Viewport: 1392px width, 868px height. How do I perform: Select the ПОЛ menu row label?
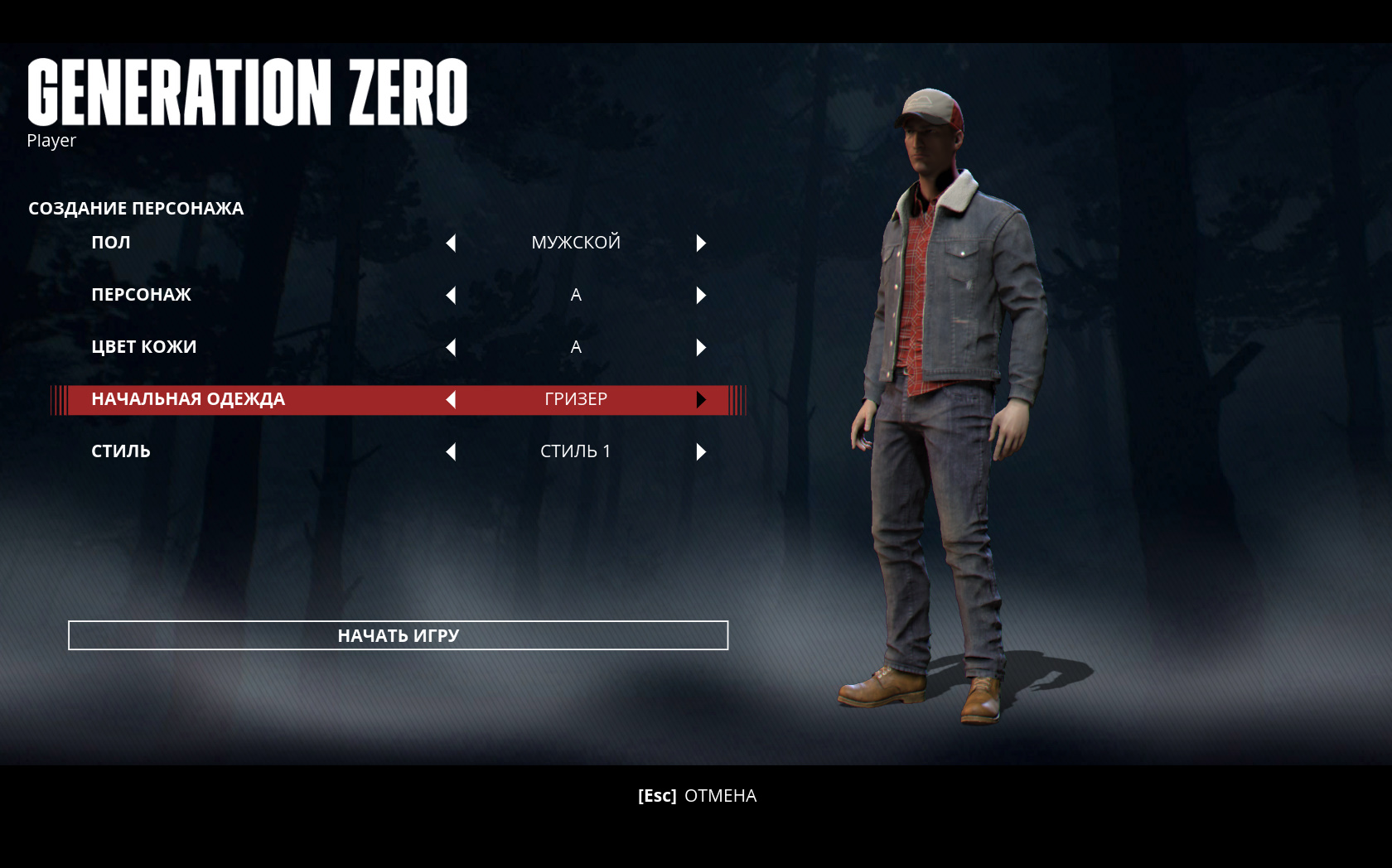point(111,243)
